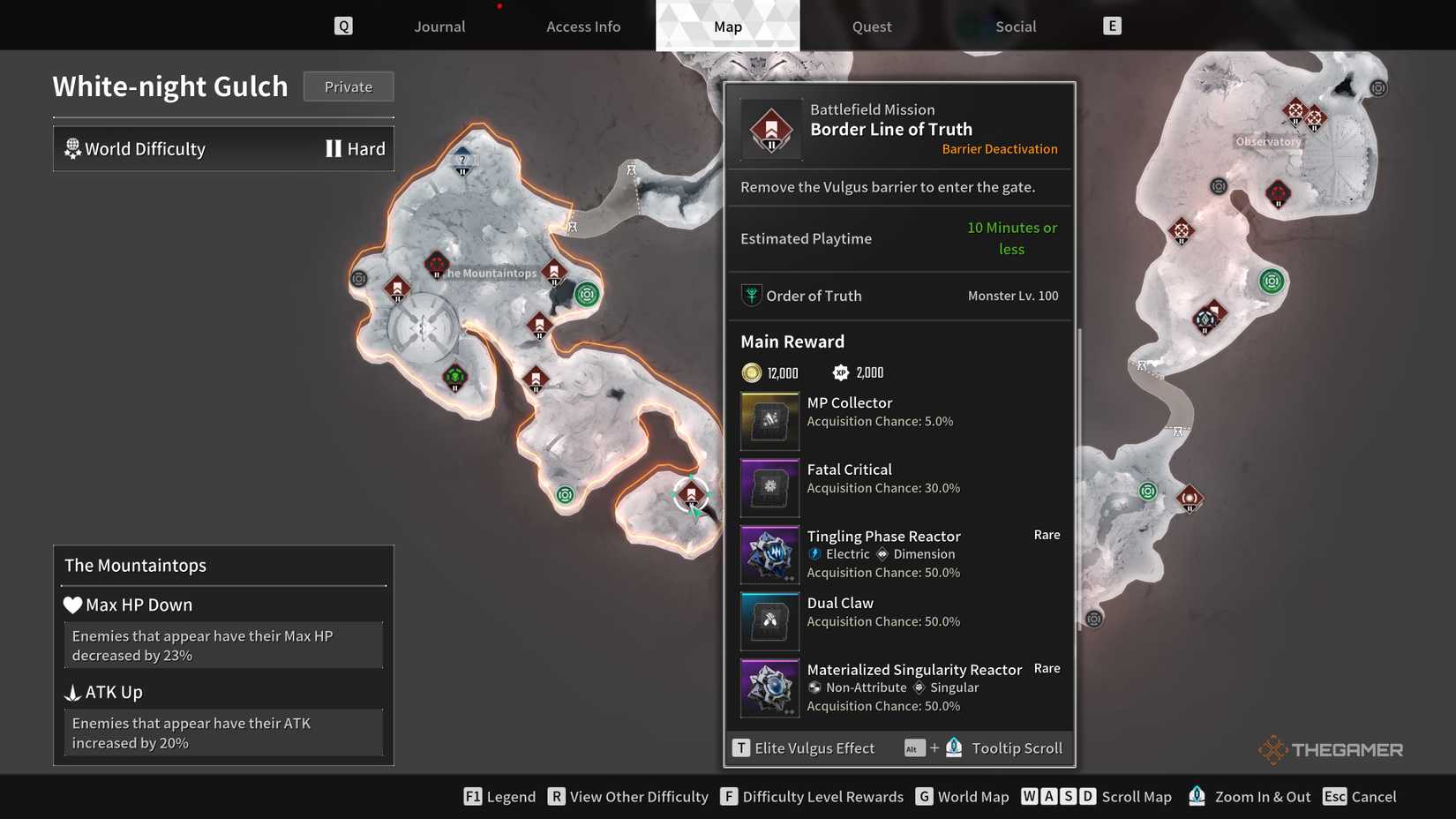Image resolution: width=1456 pixels, height=819 pixels.
Task: Switch to the Quest tab
Action: coord(871,26)
